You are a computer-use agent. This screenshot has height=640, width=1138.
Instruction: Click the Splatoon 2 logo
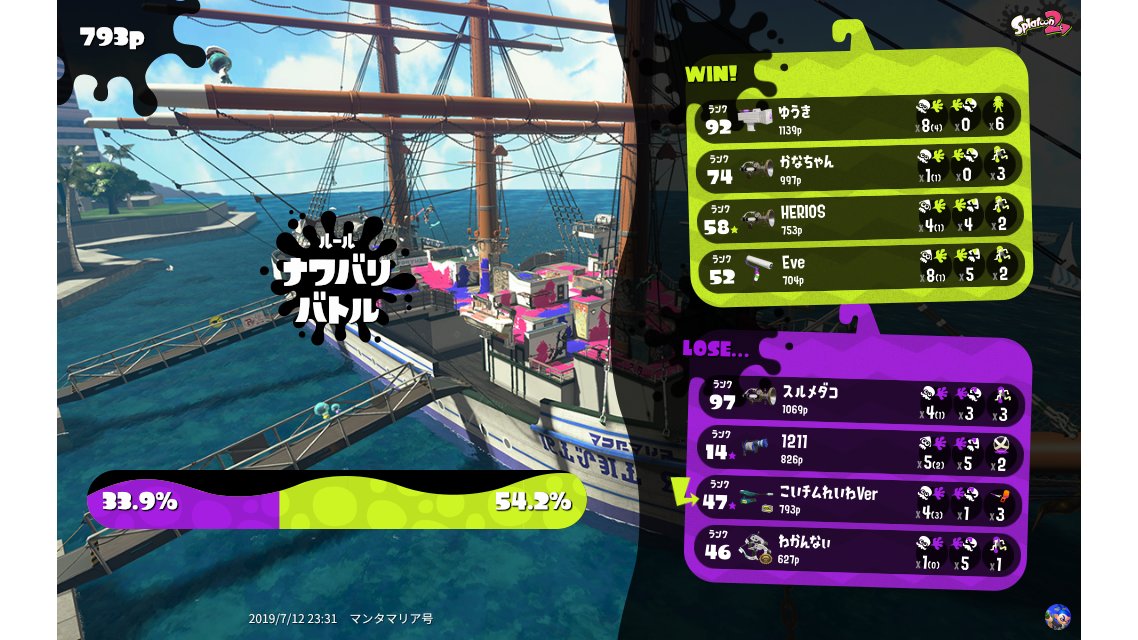point(1041,25)
